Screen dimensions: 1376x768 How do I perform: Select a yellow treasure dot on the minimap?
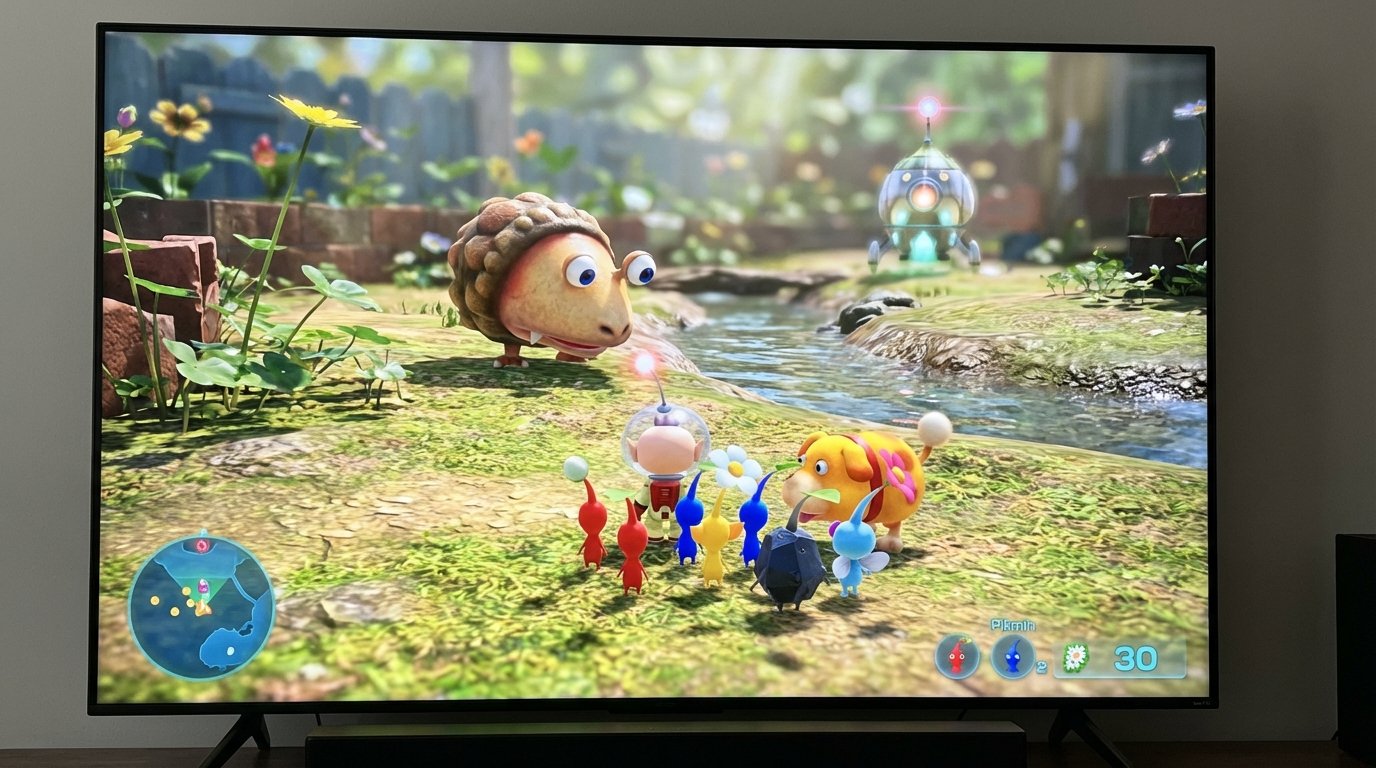[153, 600]
